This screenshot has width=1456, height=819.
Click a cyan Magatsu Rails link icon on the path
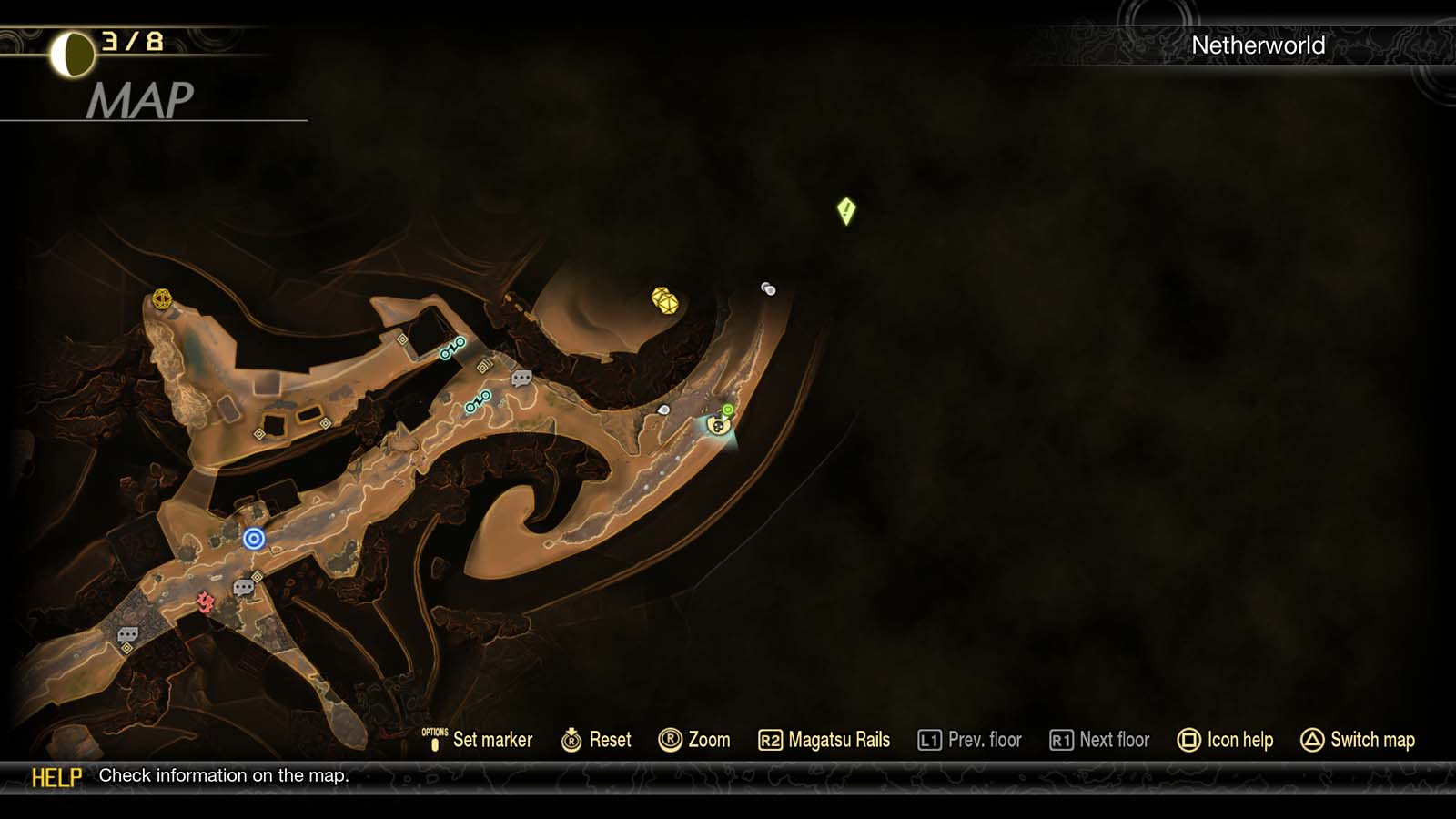tap(452, 348)
